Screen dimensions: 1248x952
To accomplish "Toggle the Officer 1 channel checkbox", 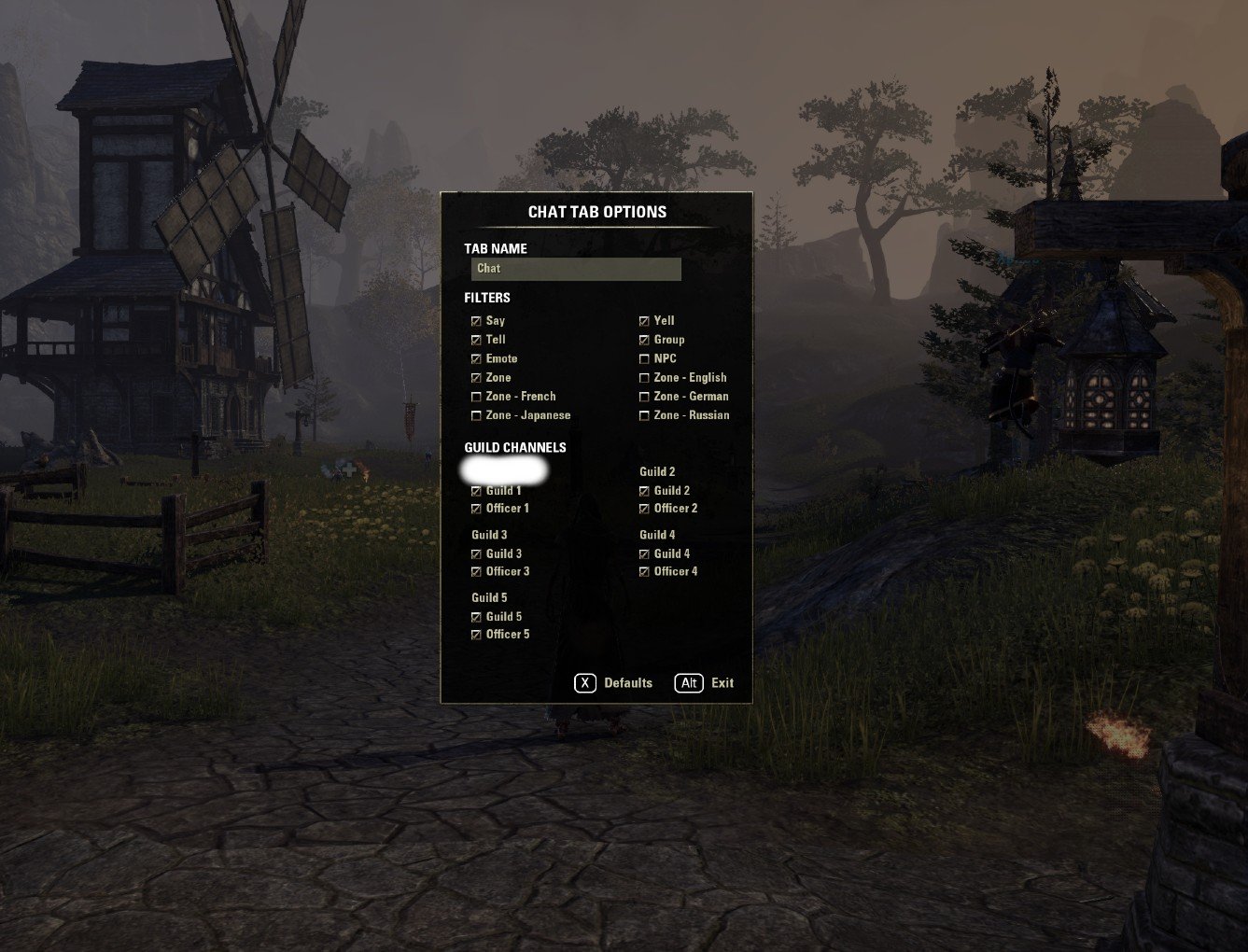I will pos(476,509).
